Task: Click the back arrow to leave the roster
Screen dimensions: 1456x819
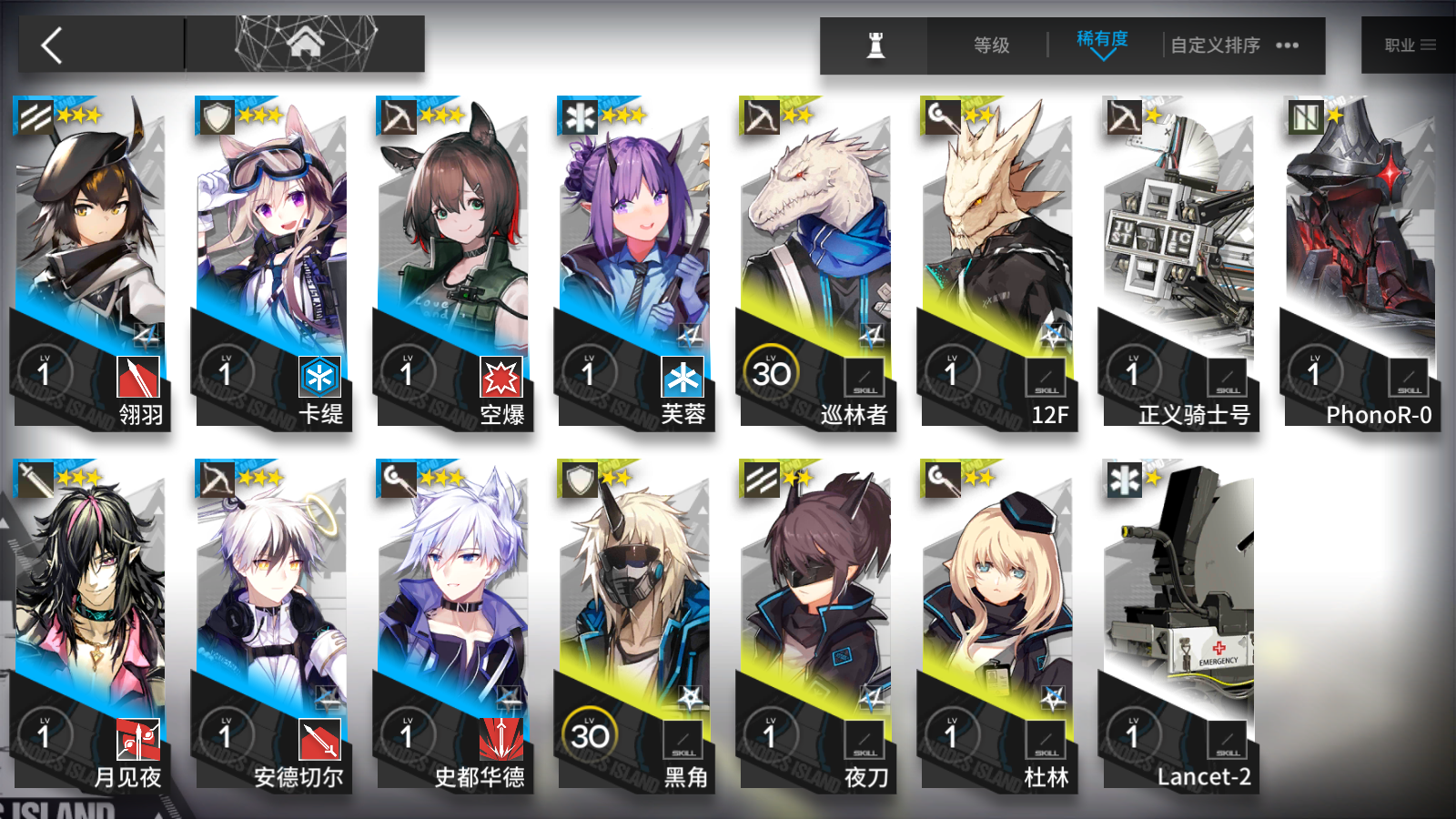Action: 52,44
